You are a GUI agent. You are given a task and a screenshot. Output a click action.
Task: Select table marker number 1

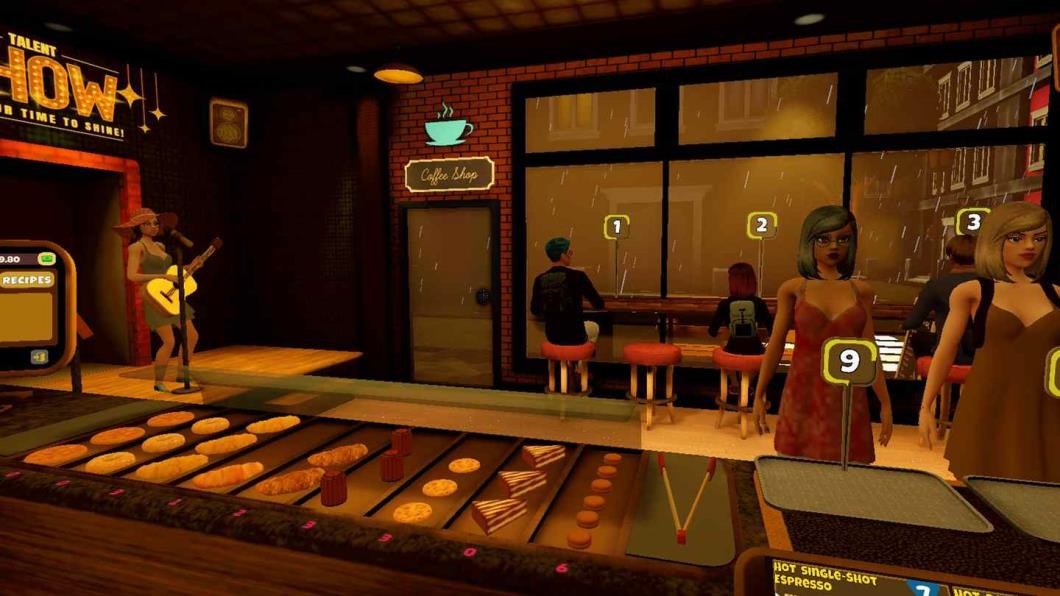point(616,227)
